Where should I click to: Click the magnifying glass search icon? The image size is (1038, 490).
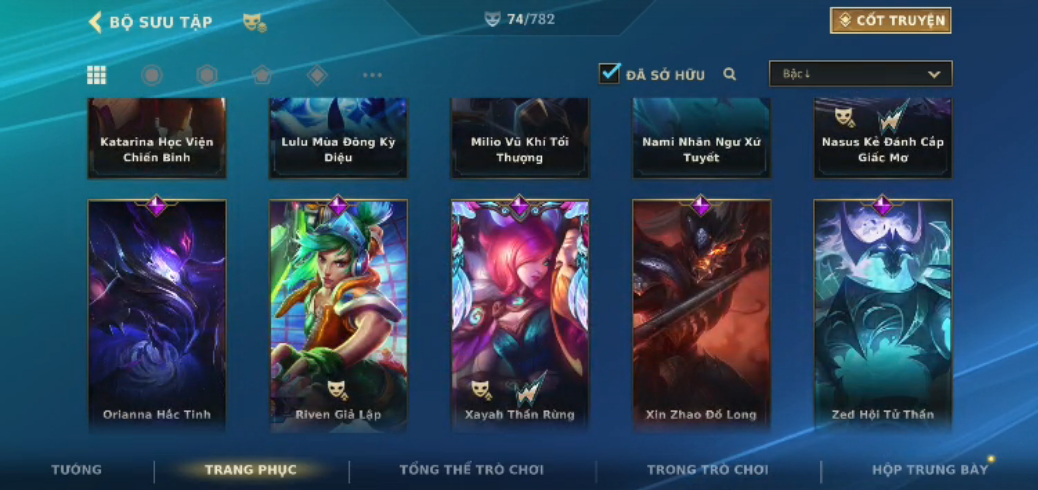tap(730, 74)
